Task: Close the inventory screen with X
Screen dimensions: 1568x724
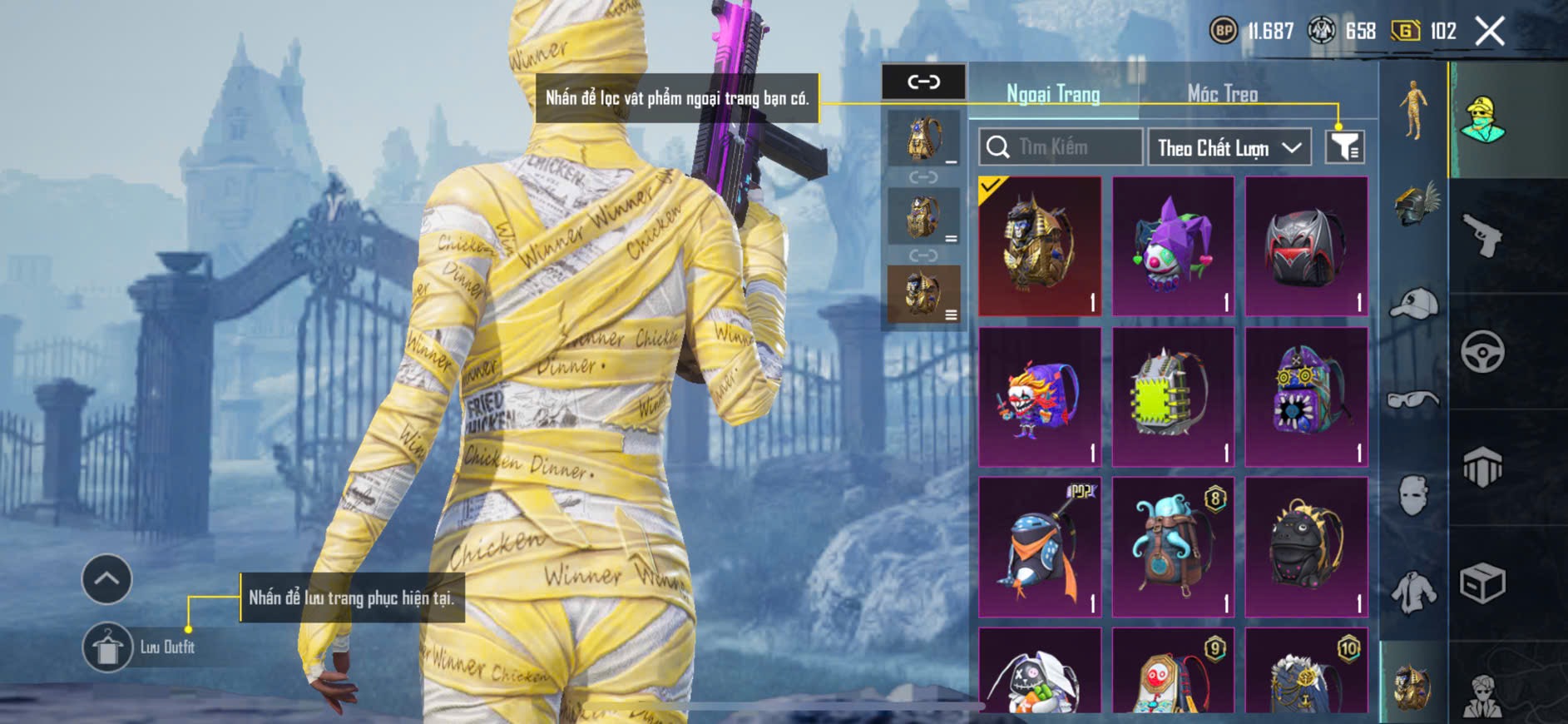Action: pos(1490,32)
